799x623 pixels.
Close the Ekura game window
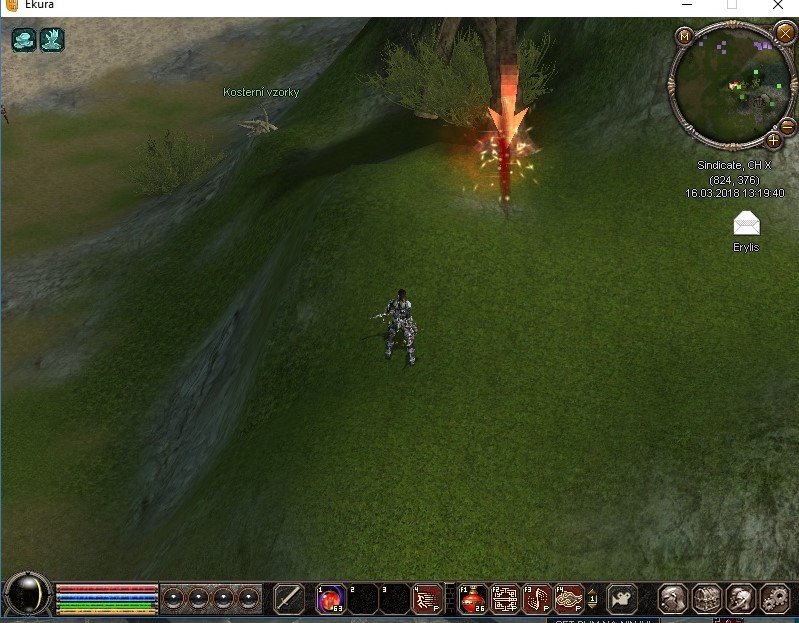(x=777, y=5)
